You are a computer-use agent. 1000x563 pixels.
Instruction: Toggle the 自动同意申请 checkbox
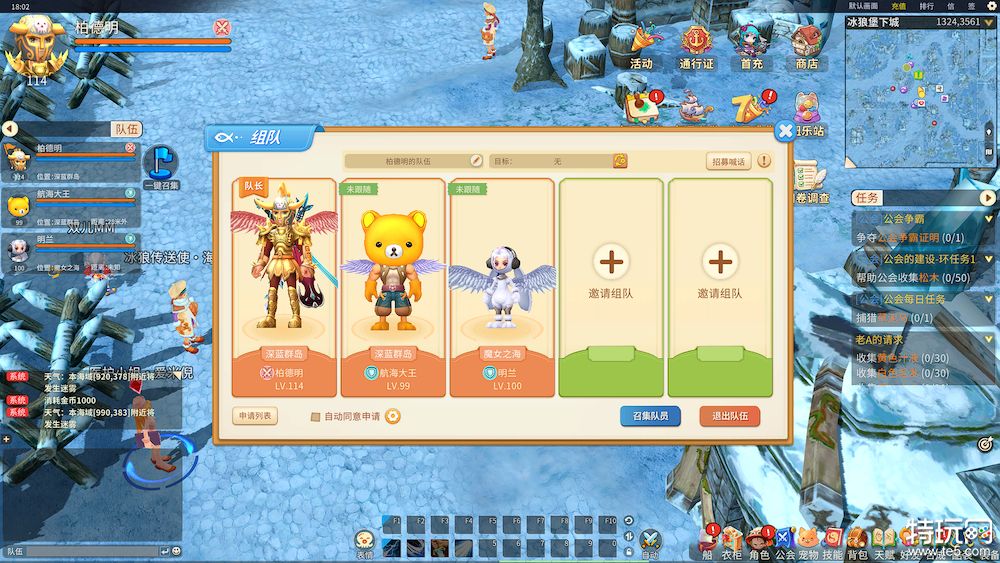tap(316, 417)
